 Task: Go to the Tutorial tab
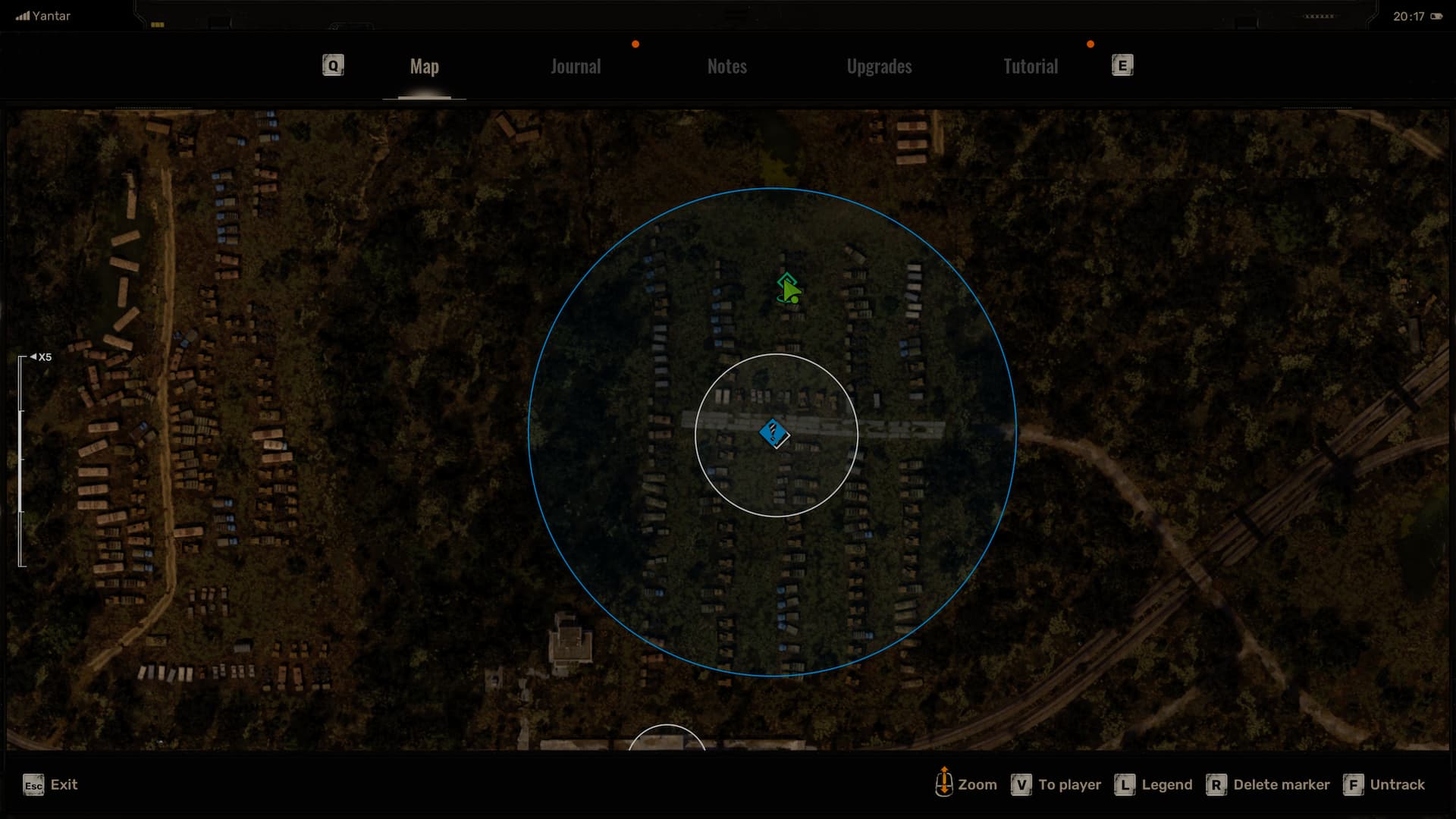tap(1030, 67)
